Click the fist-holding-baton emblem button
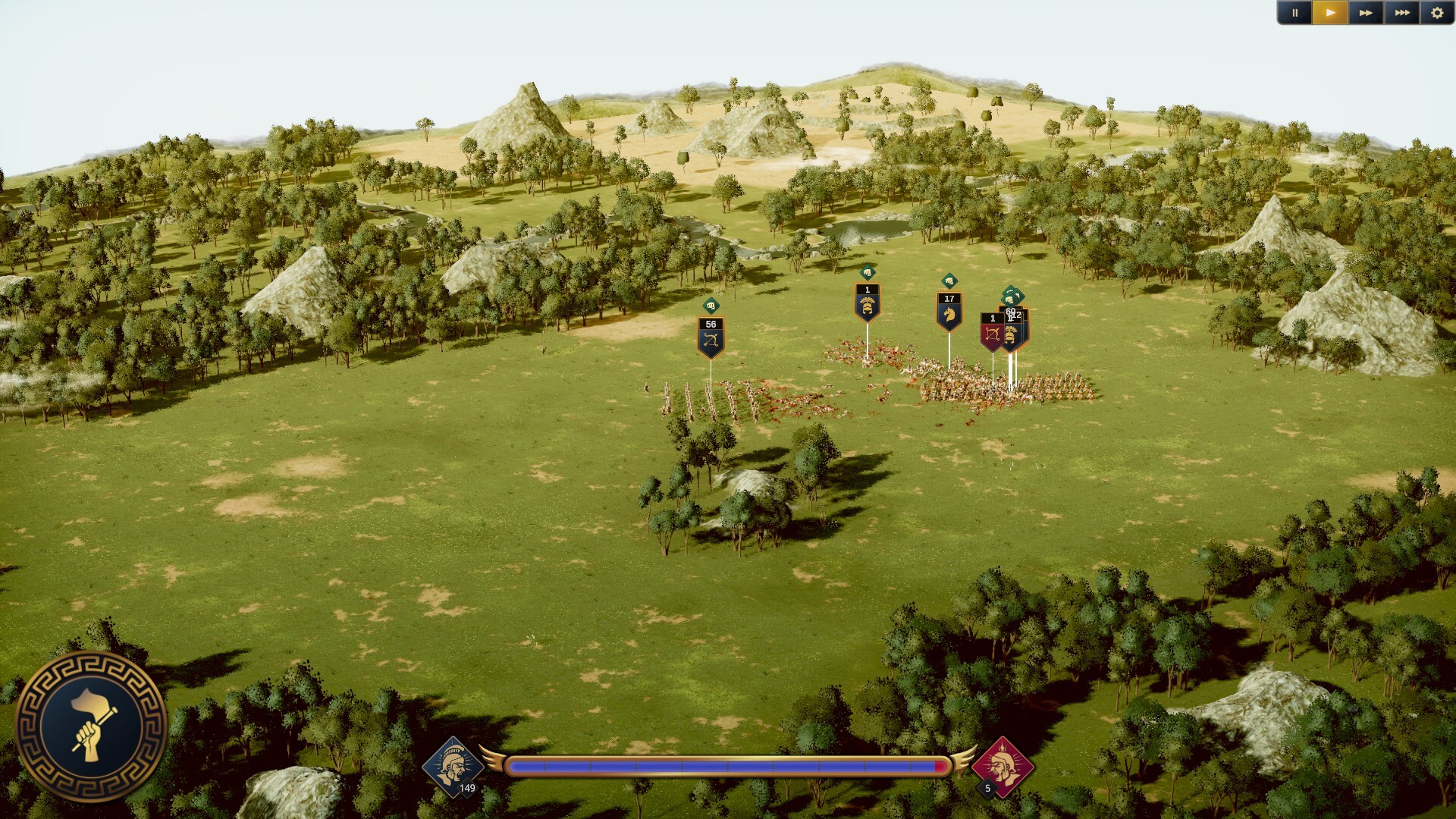Viewport: 1456px width, 819px height. [91, 726]
